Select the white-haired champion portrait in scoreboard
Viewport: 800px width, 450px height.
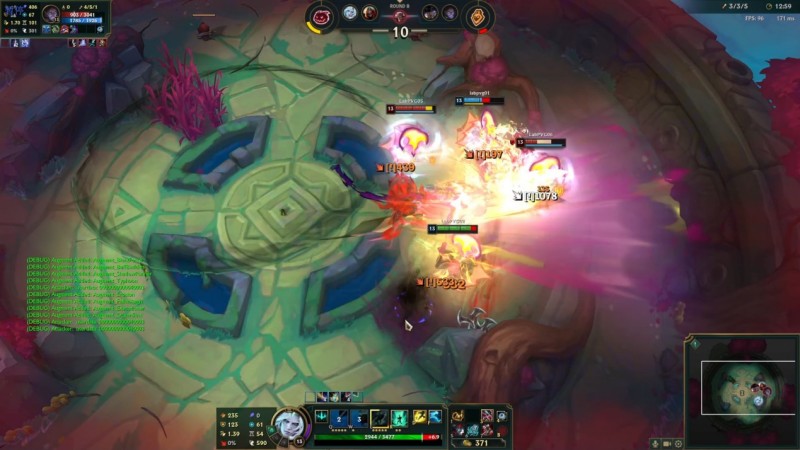coord(350,13)
